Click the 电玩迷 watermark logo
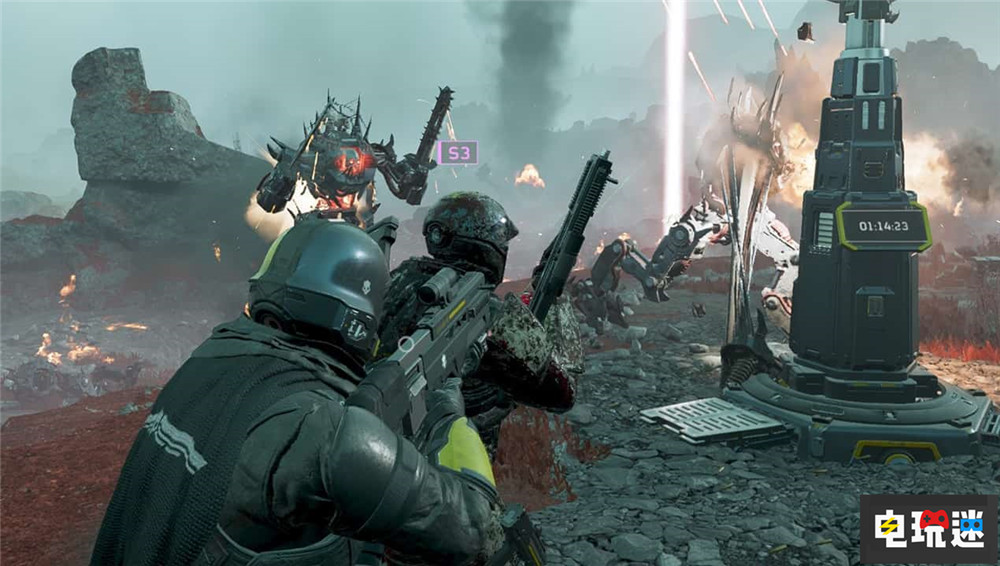This screenshot has width=1000, height=566. point(927,528)
